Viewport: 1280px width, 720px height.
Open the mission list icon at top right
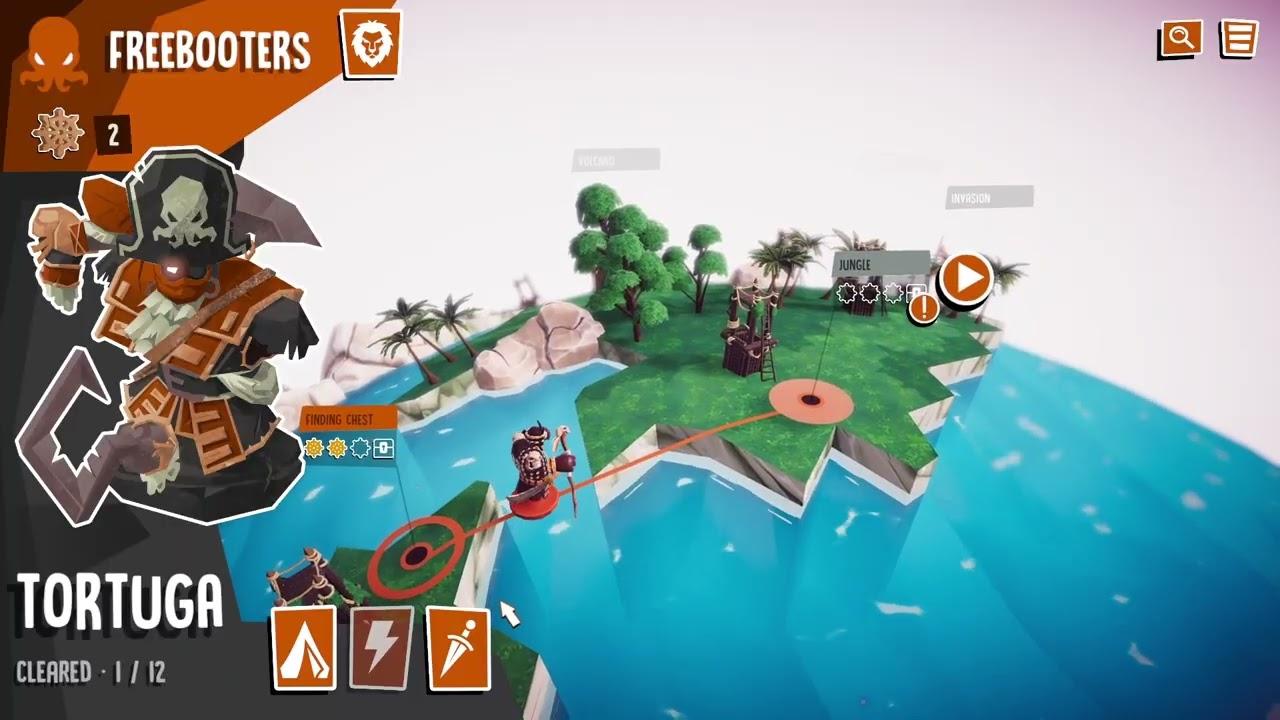pos(1238,39)
